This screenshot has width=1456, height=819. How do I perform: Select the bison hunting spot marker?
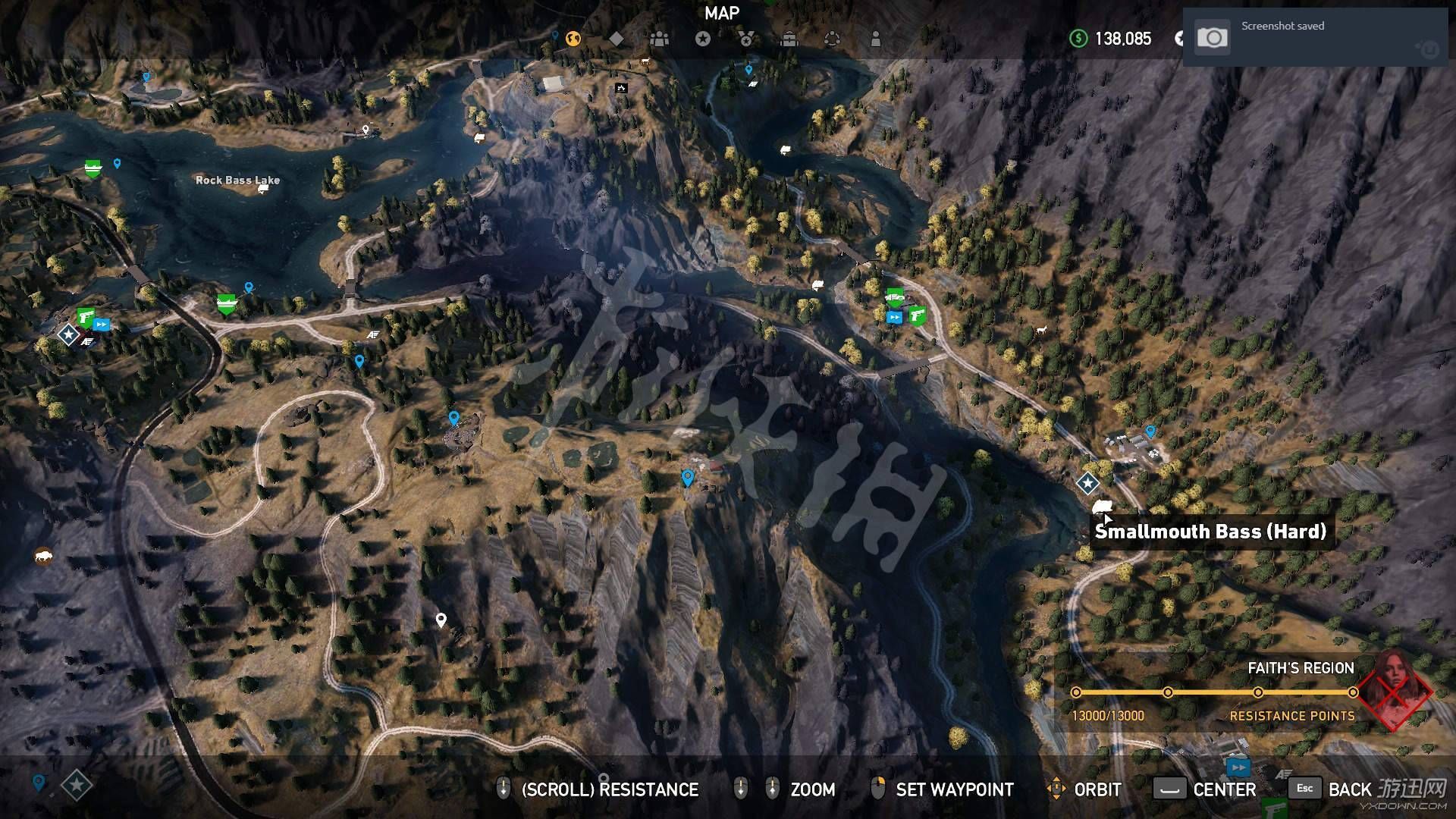(44, 557)
